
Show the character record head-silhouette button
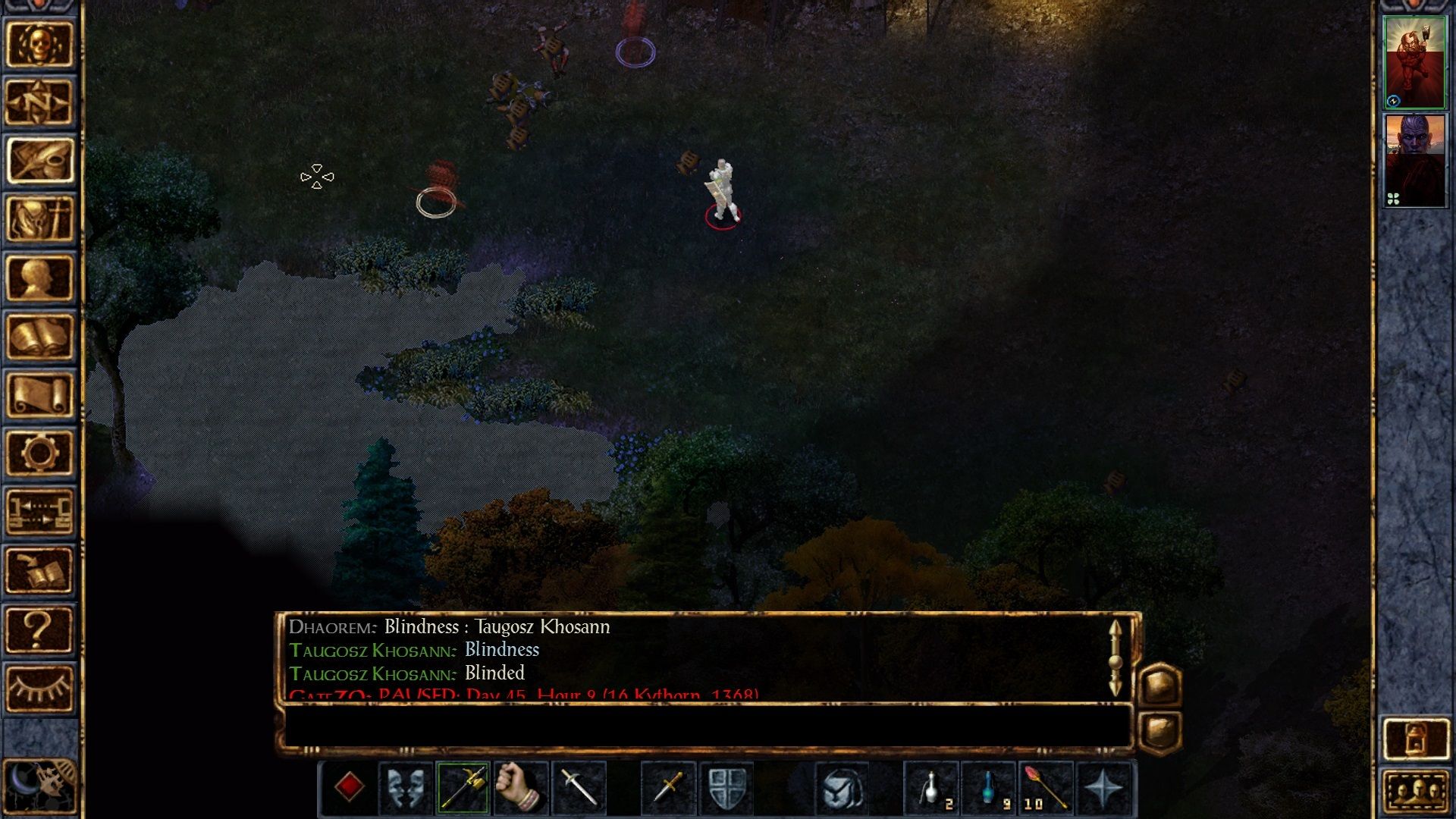pos(39,278)
